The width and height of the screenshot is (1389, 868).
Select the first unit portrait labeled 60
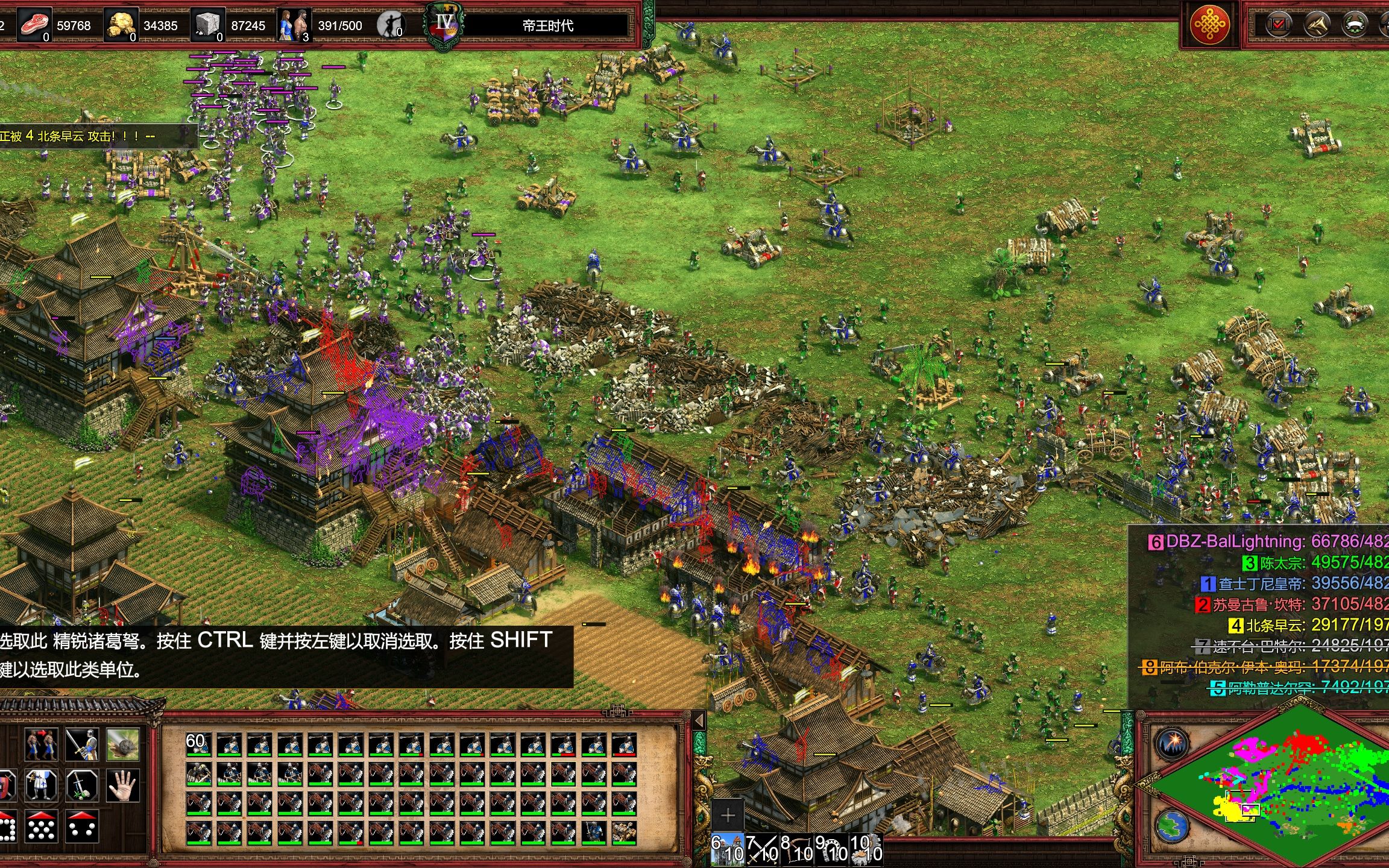pyautogui.click(x=198, y=744)
